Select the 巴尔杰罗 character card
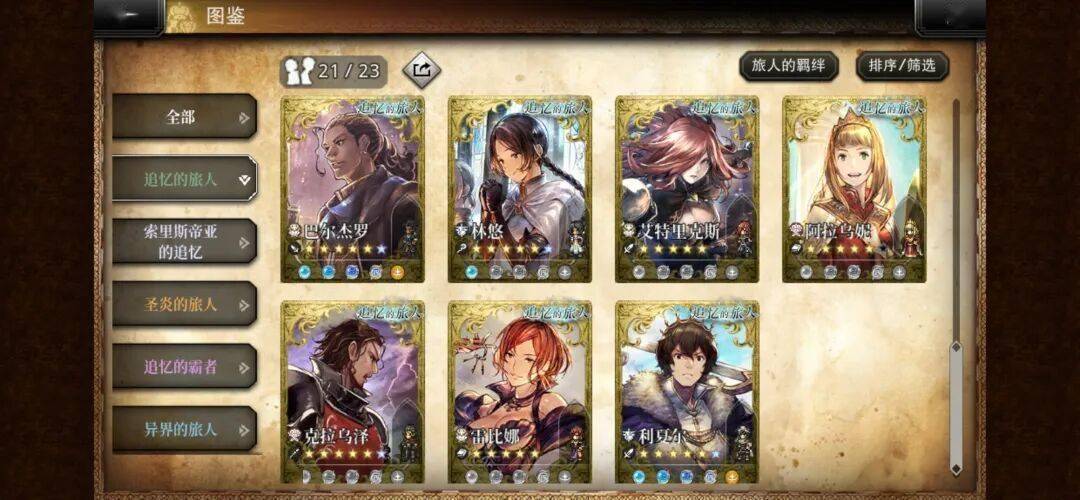The image size is (1080, 500). [351, 188]
